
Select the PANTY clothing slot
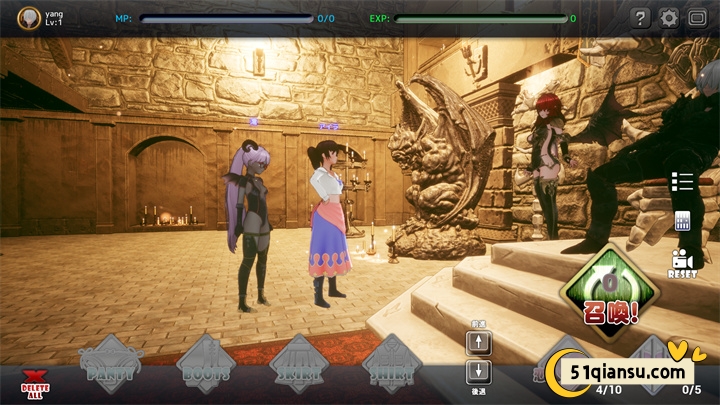point(111,365)
